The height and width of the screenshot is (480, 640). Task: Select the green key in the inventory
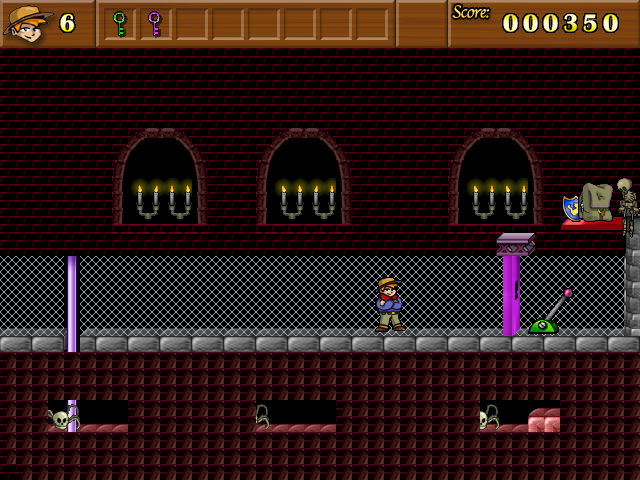pos(120,23)
